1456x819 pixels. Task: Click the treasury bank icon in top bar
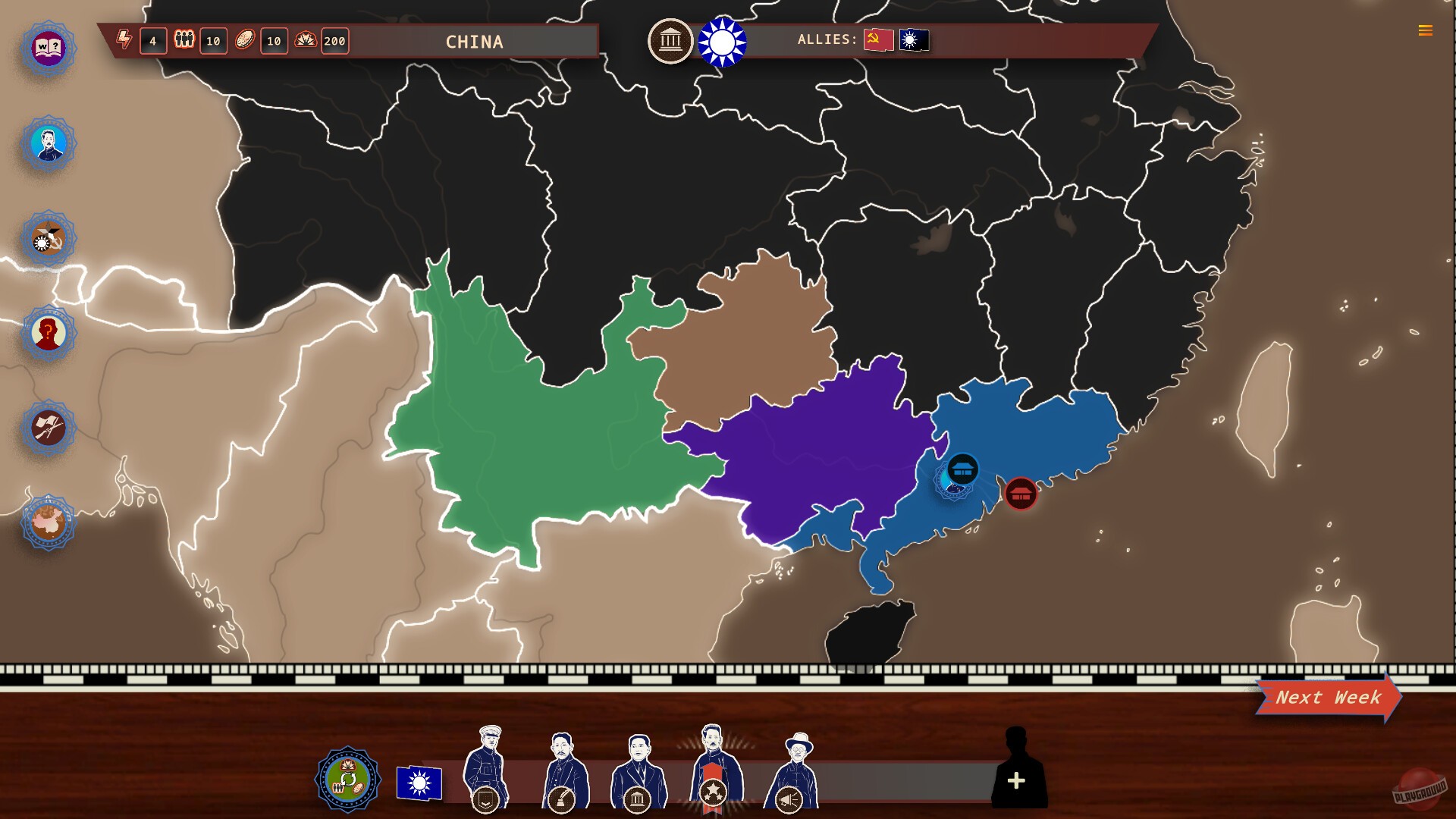[670, 42]
